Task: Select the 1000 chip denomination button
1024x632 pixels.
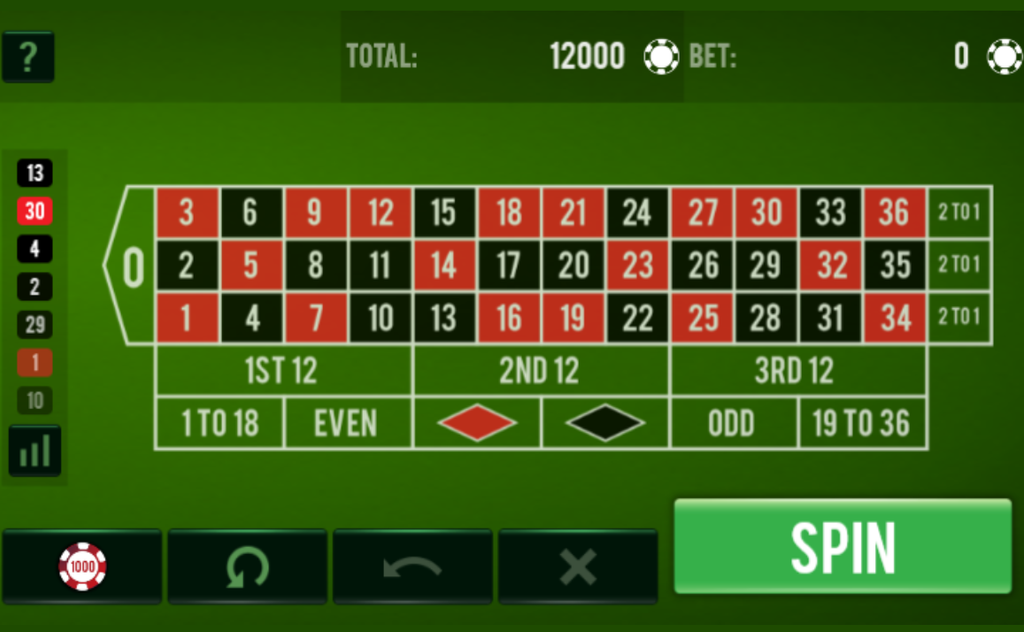Action: [x=82, y=567]
